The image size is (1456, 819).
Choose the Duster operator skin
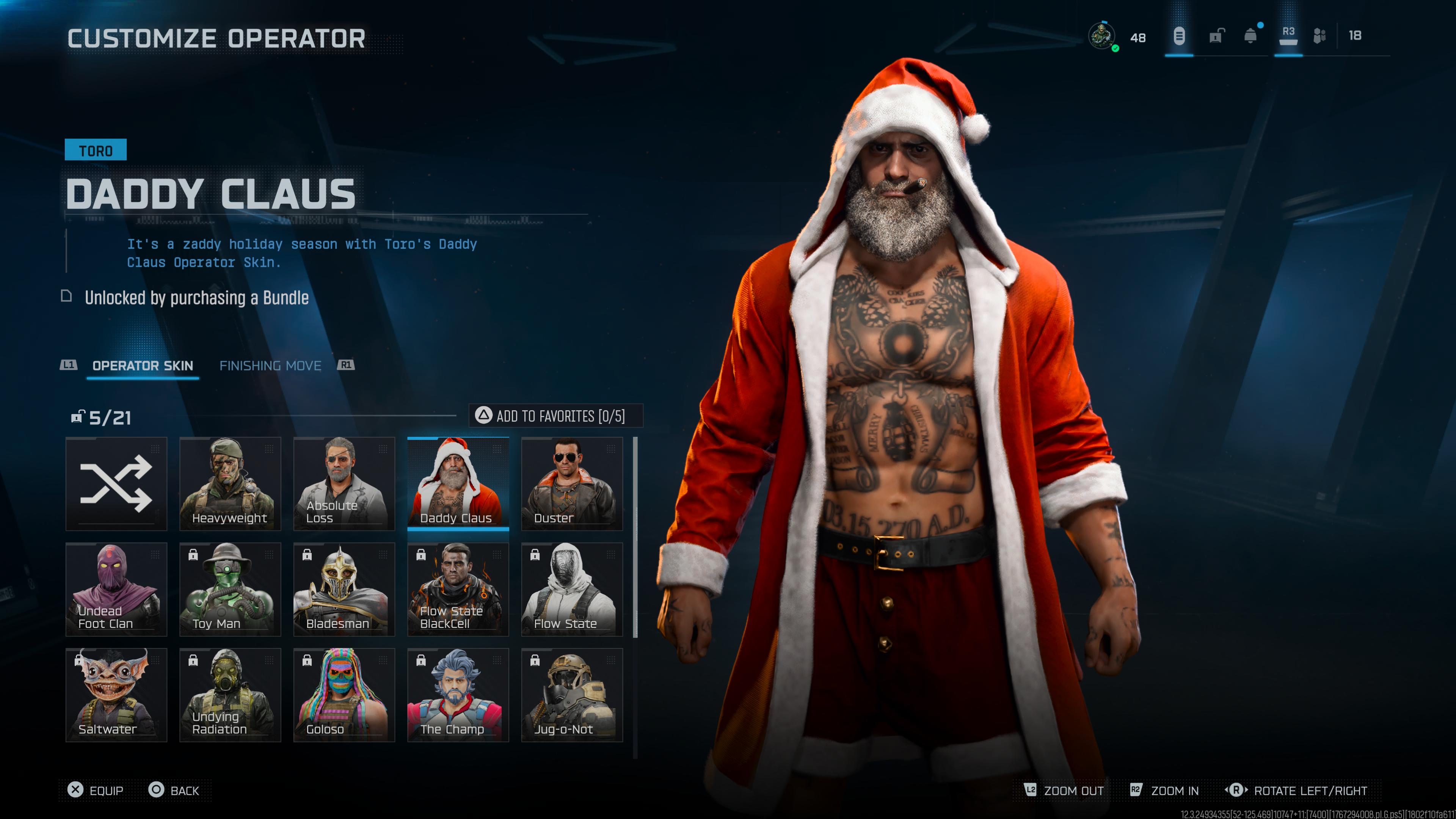(572, 484)
